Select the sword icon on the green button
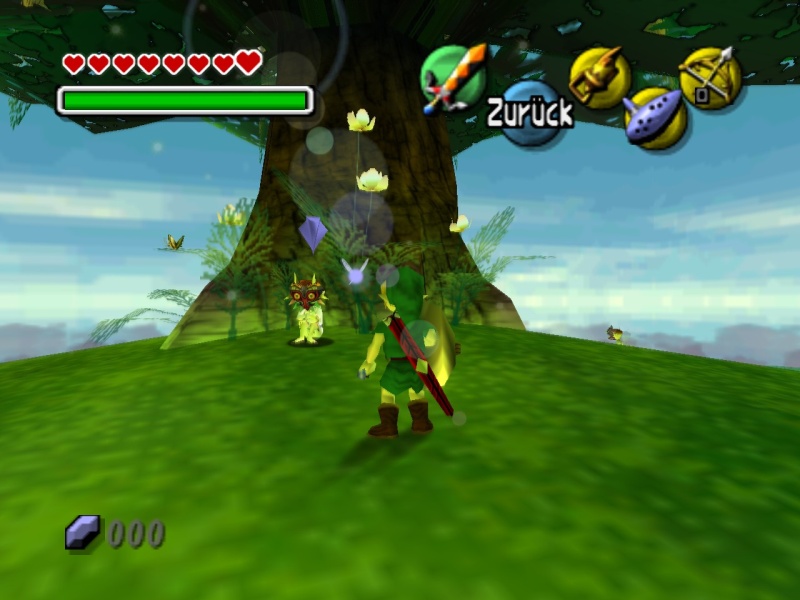The width and height of the screenshot is (800, 600). click(452, 77)
